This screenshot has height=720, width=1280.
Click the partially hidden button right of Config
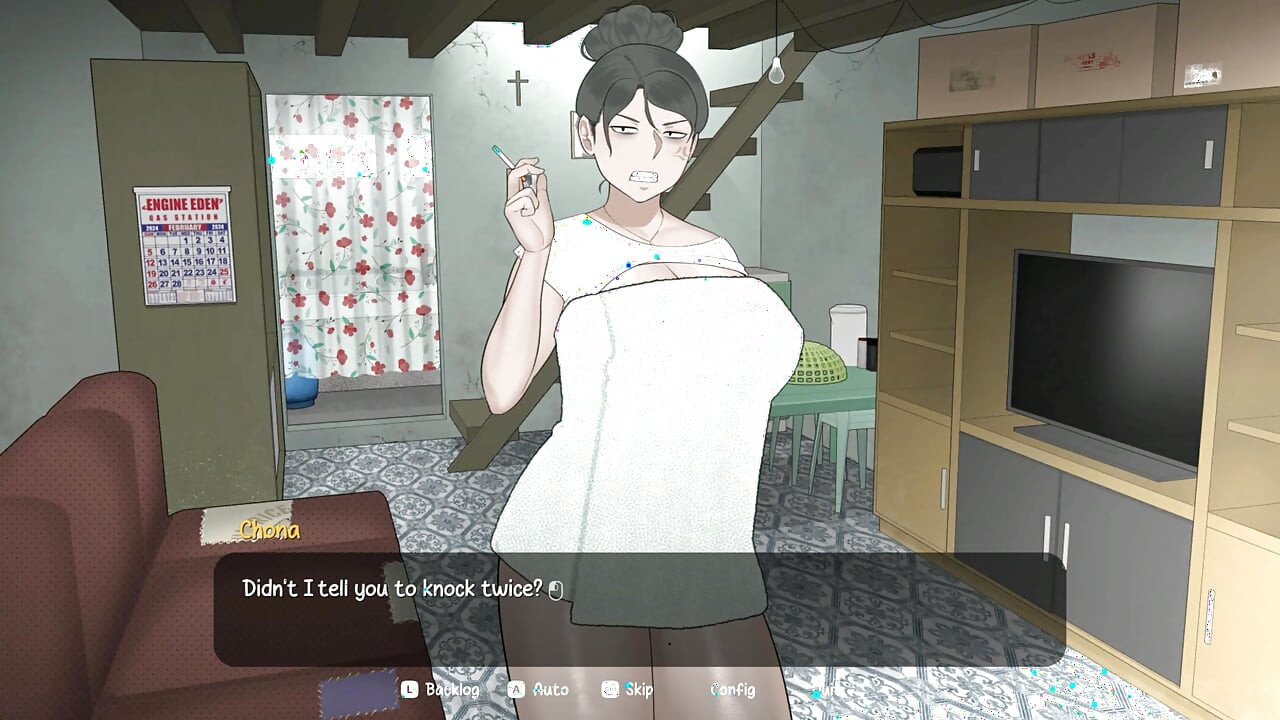tap(820, 690)
